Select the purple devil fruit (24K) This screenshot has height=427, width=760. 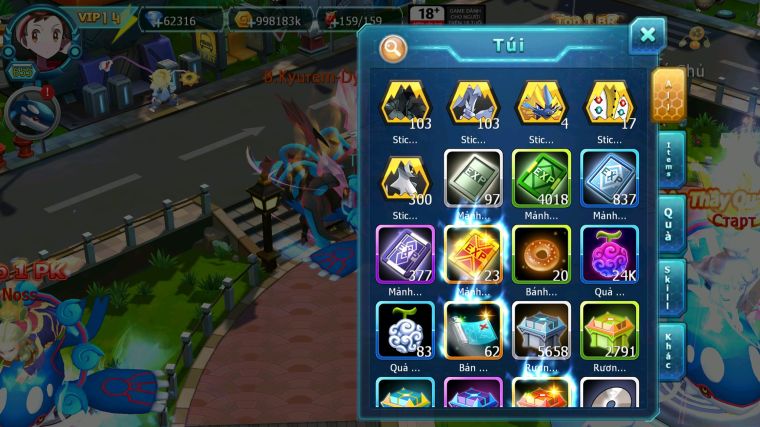click(609, 255)
